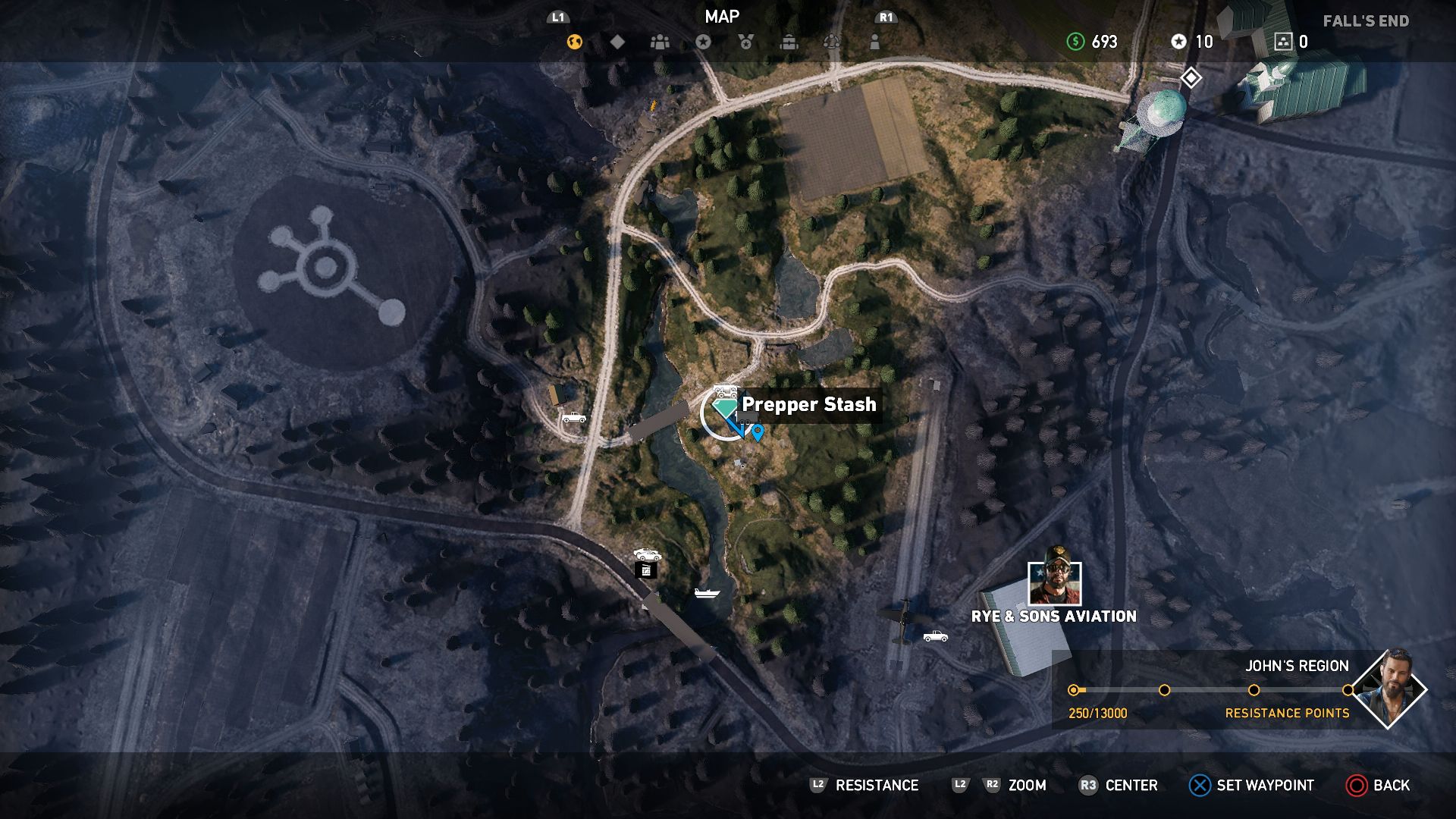The width and height of the screenshot is (1456, 819).
Task: Select the arcade network filter icon
Action: [832, 43]
